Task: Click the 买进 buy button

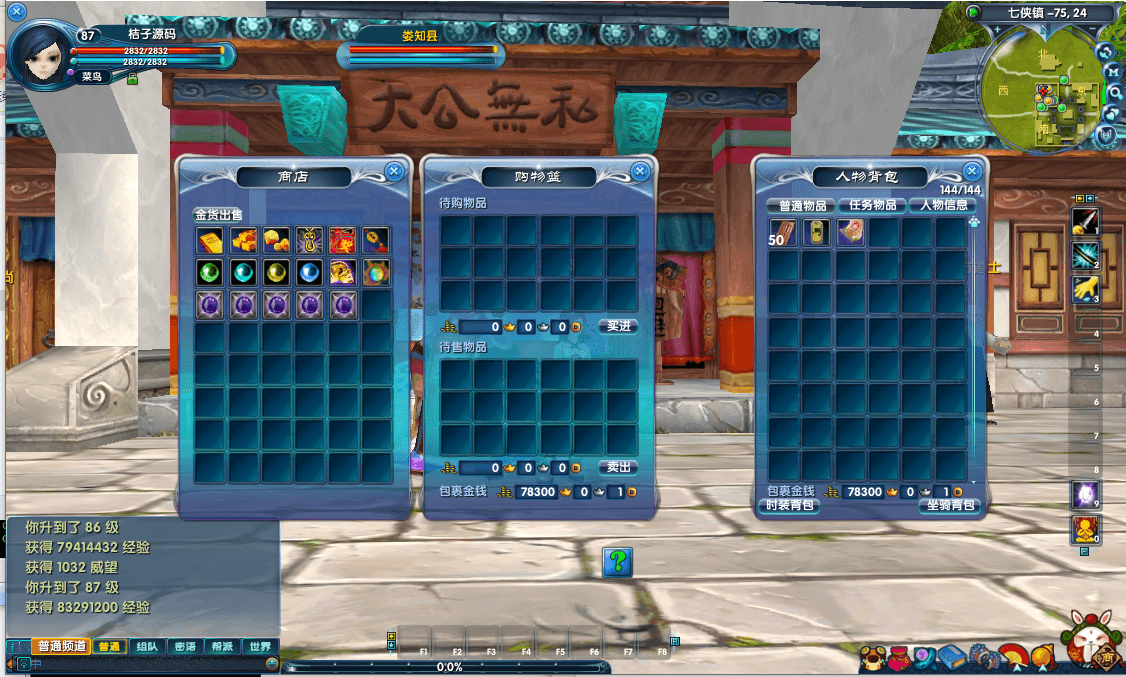Action: point(618,326)
